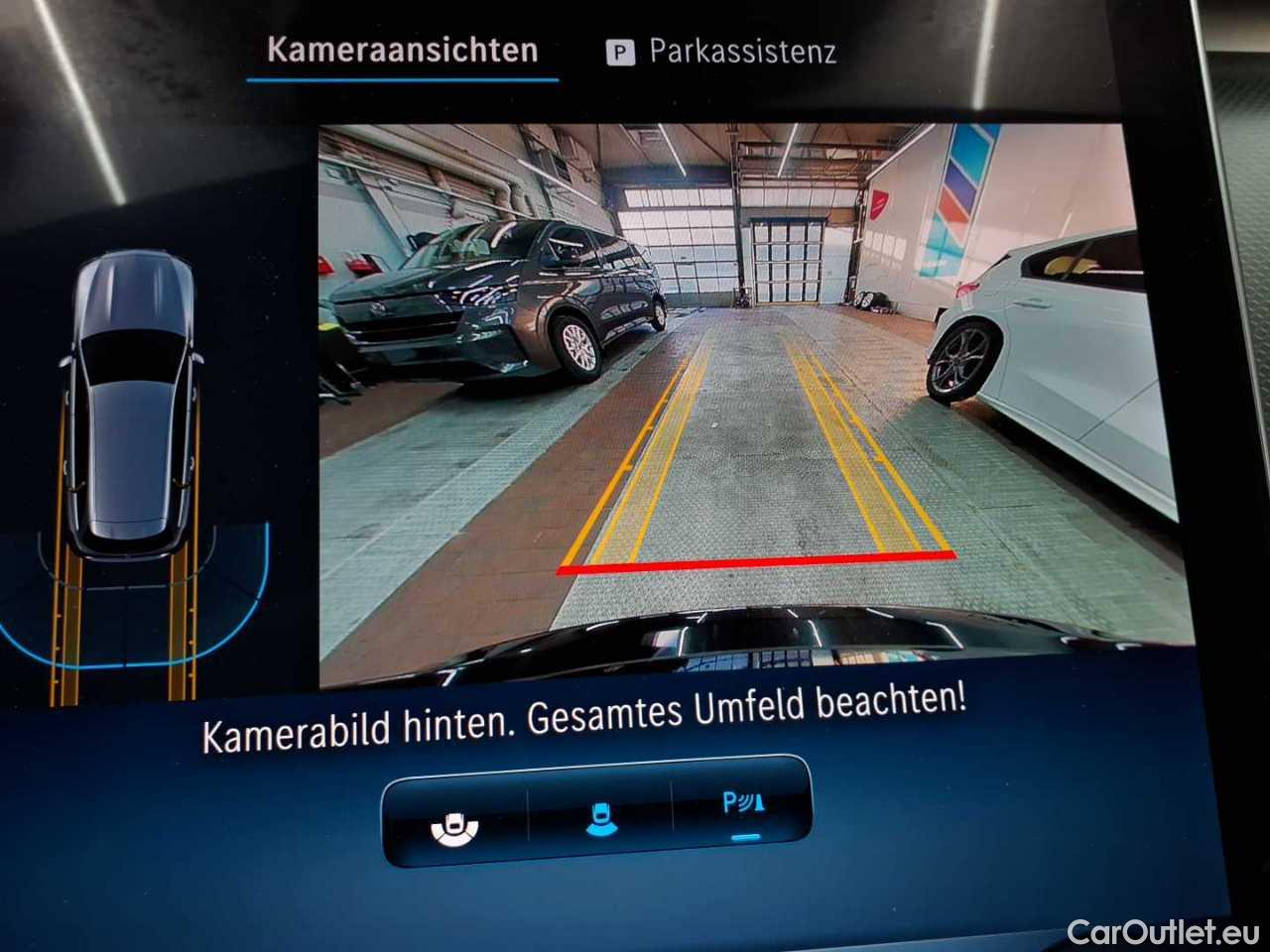Select the top-down car overview
The height and width of the screenshot is (952, 1270).
click(x=131, y=416)
